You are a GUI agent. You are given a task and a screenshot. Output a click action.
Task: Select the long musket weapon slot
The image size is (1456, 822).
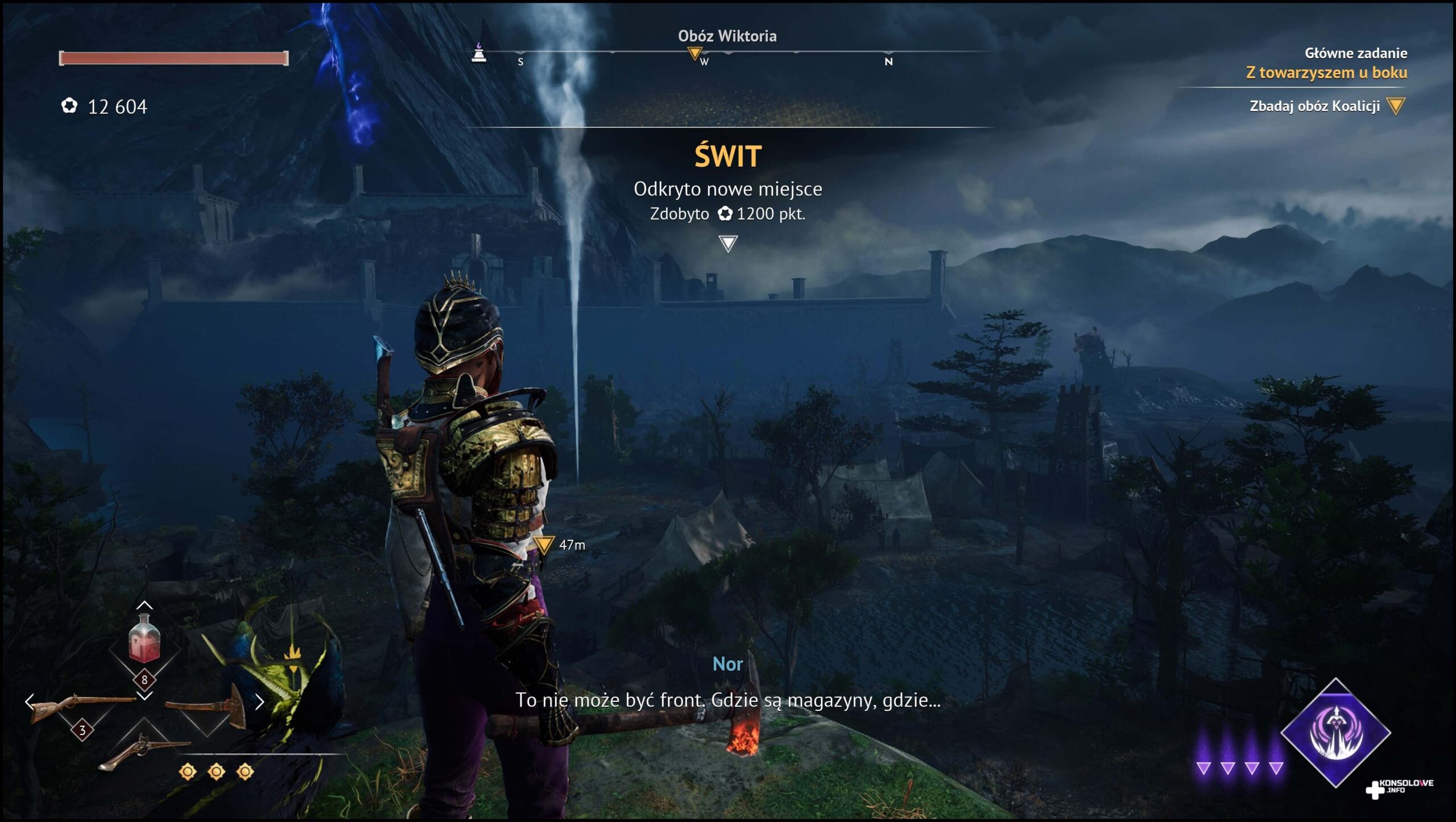click(81, 707)
